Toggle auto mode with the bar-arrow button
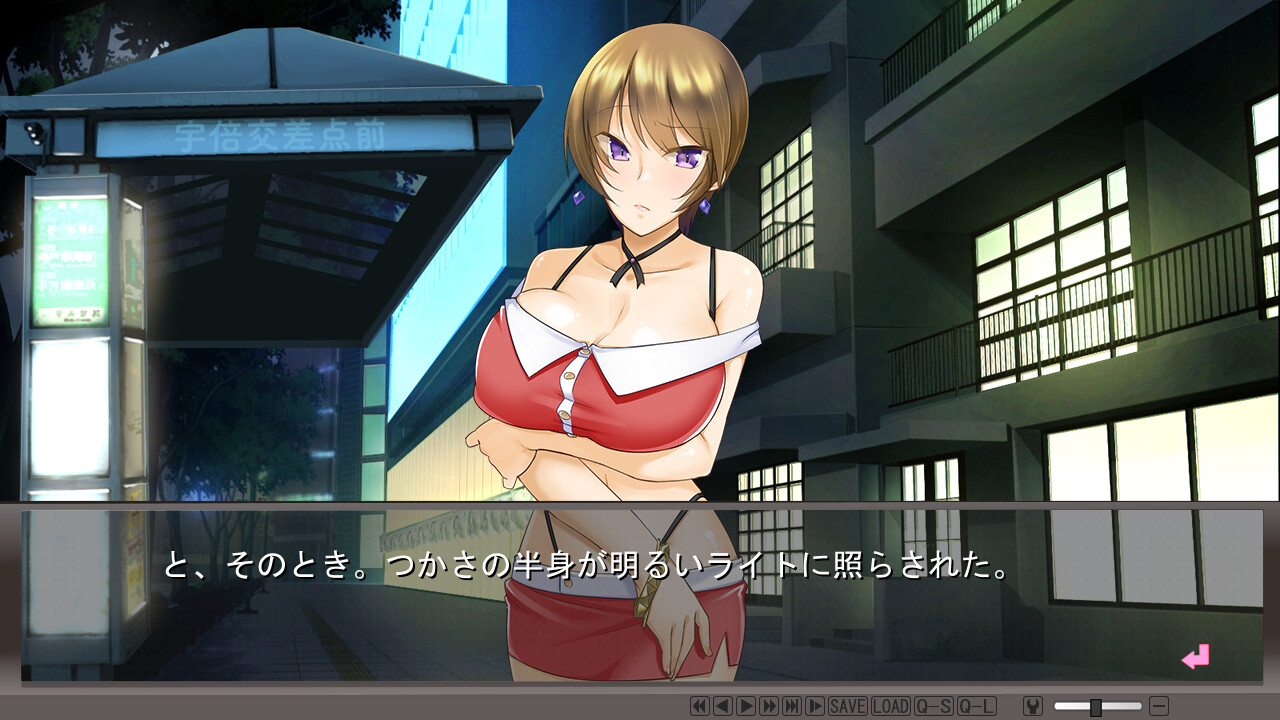 pos(815,706)
